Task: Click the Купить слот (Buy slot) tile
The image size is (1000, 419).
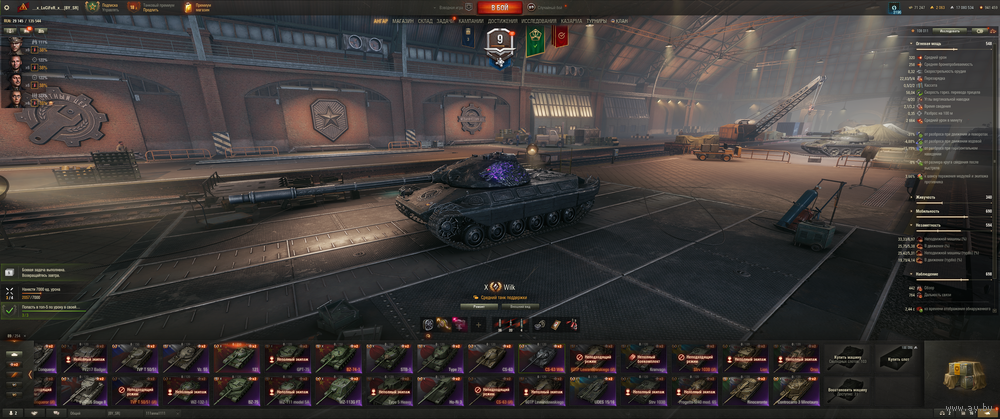Action: [x=897, y=358]
